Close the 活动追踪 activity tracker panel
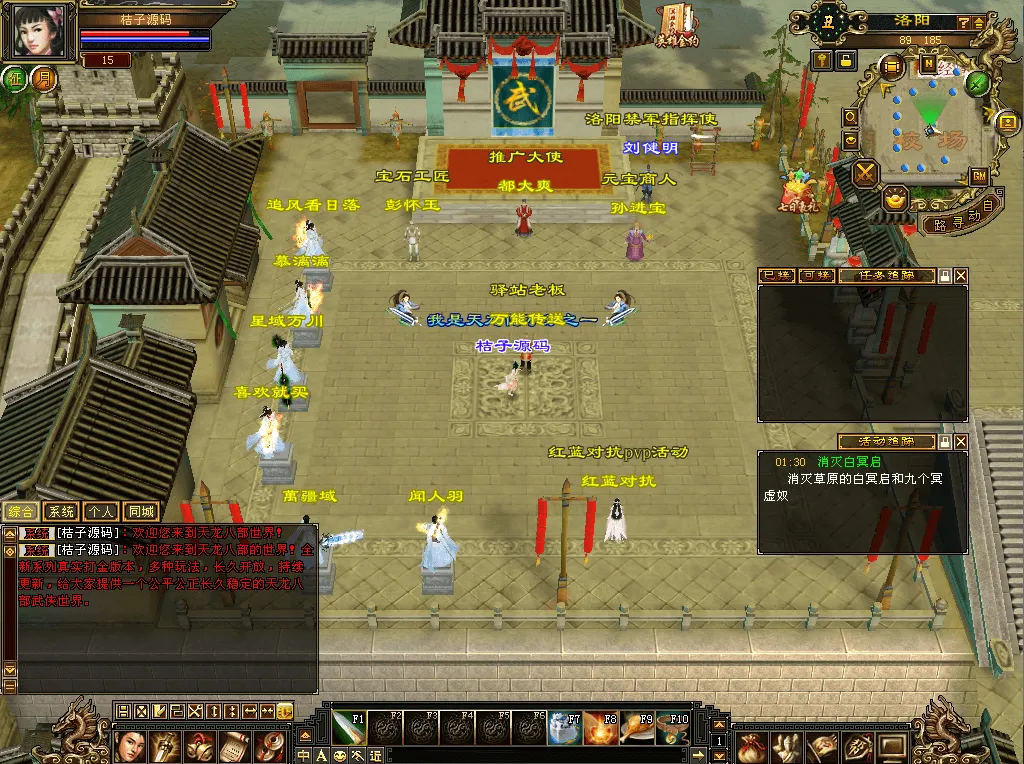The height and width of the screenshot is (764, 1024). point(961,441)
